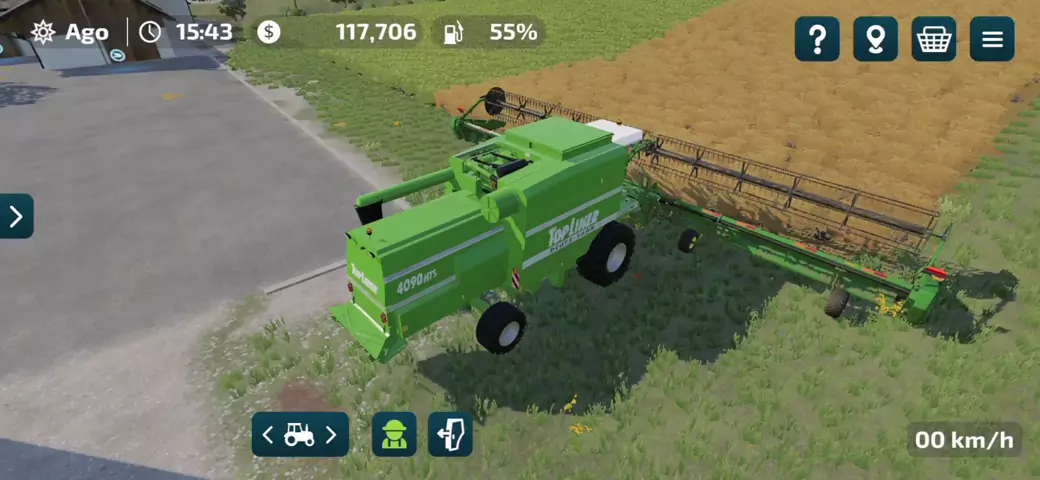This screenshot has width=1040, height=480.
Task: Open the map with the pin icon
Action: 875,39
